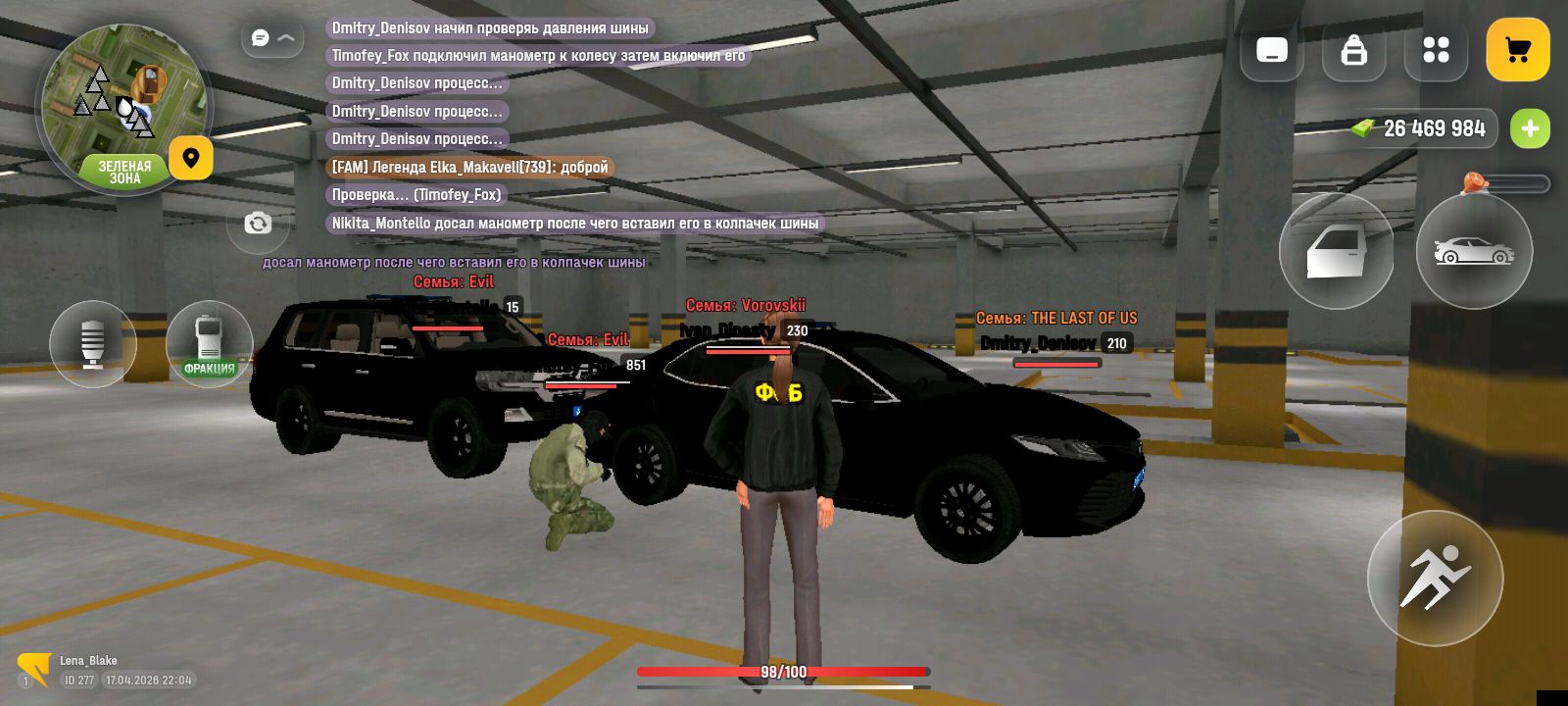The height and width of the screenshot is (706, 1568).
Task: Click the Elka_Makaveli chat message
Action: 468,167
